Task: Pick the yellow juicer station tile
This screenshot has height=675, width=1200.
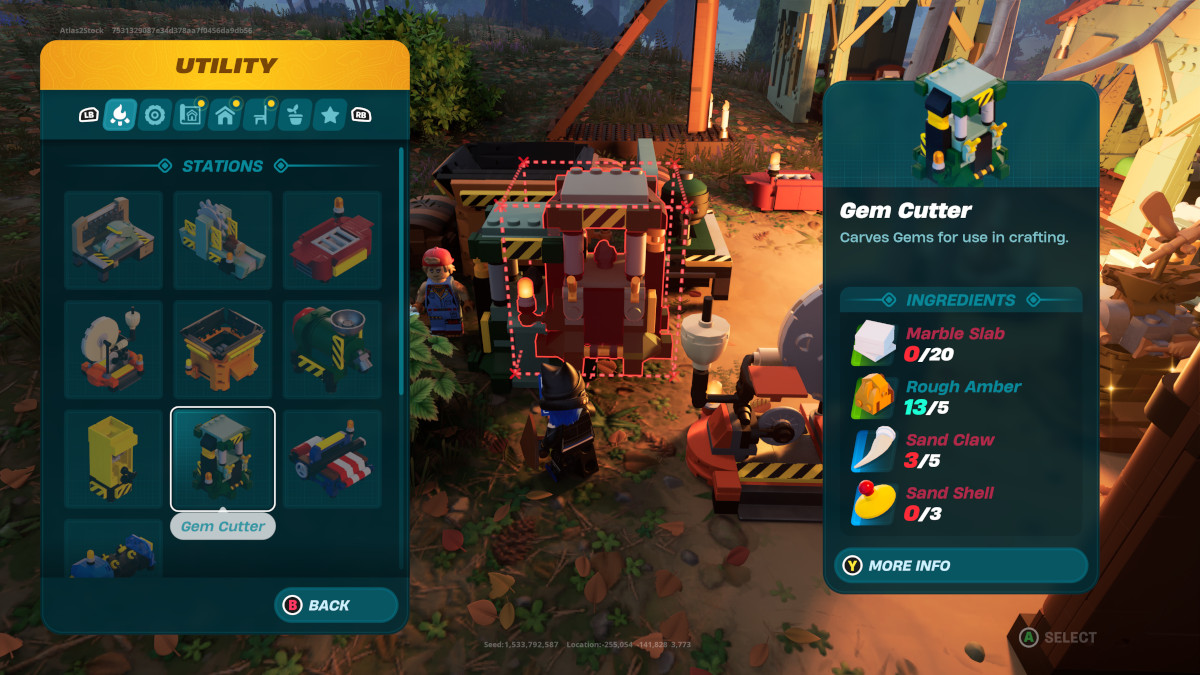Action: coord(113,459)
